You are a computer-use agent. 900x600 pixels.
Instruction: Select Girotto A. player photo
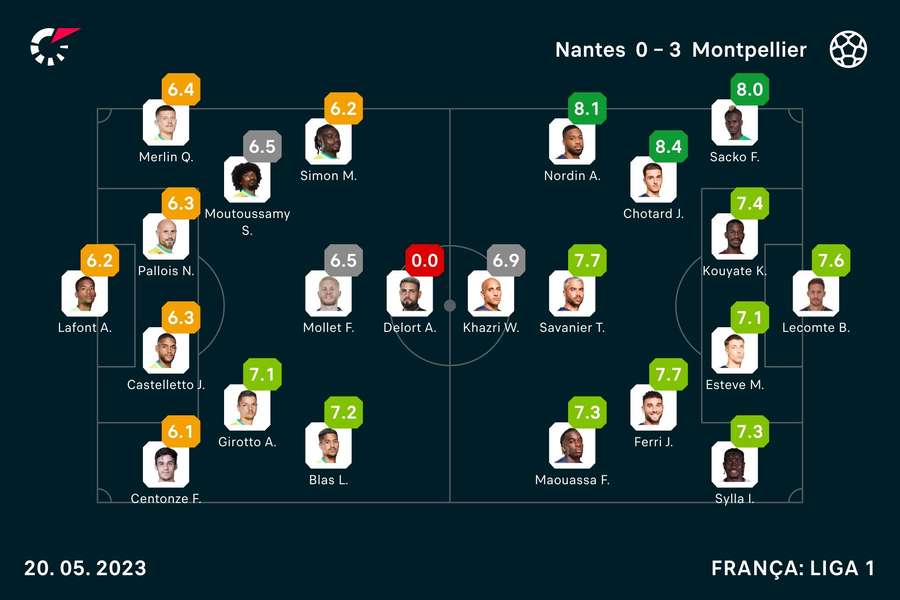[246, 407]
